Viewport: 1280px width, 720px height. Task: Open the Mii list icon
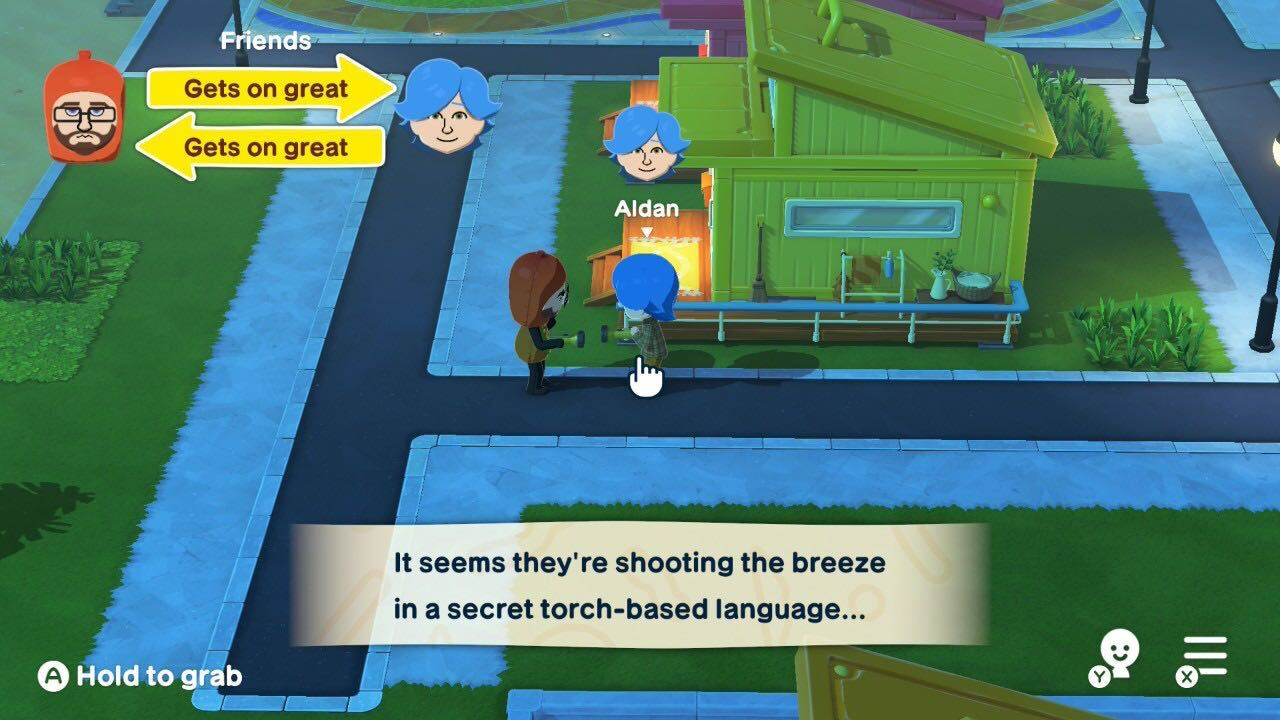[1119, 654]
